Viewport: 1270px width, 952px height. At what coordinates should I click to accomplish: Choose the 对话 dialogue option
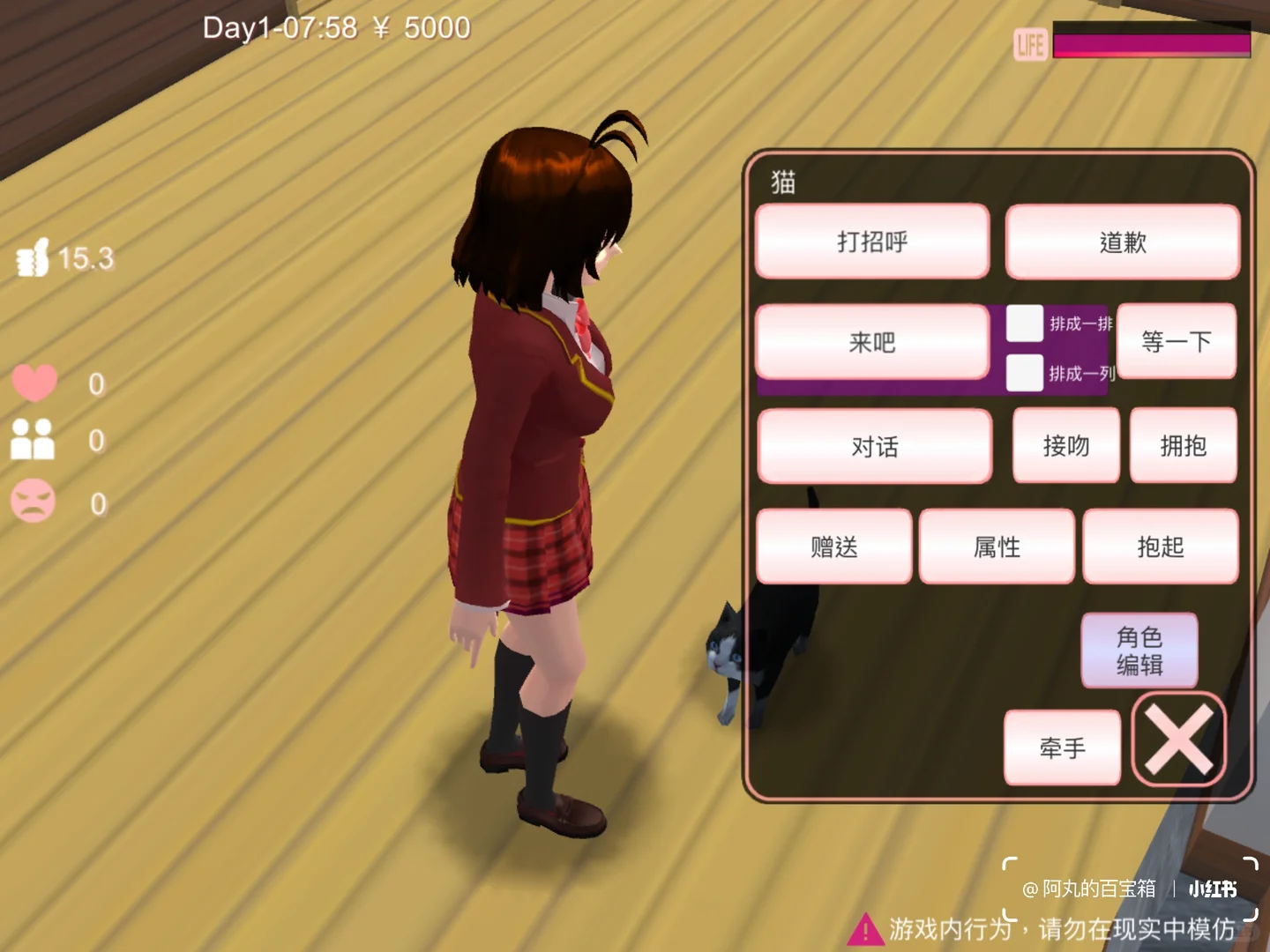click(x=874, y=447)
